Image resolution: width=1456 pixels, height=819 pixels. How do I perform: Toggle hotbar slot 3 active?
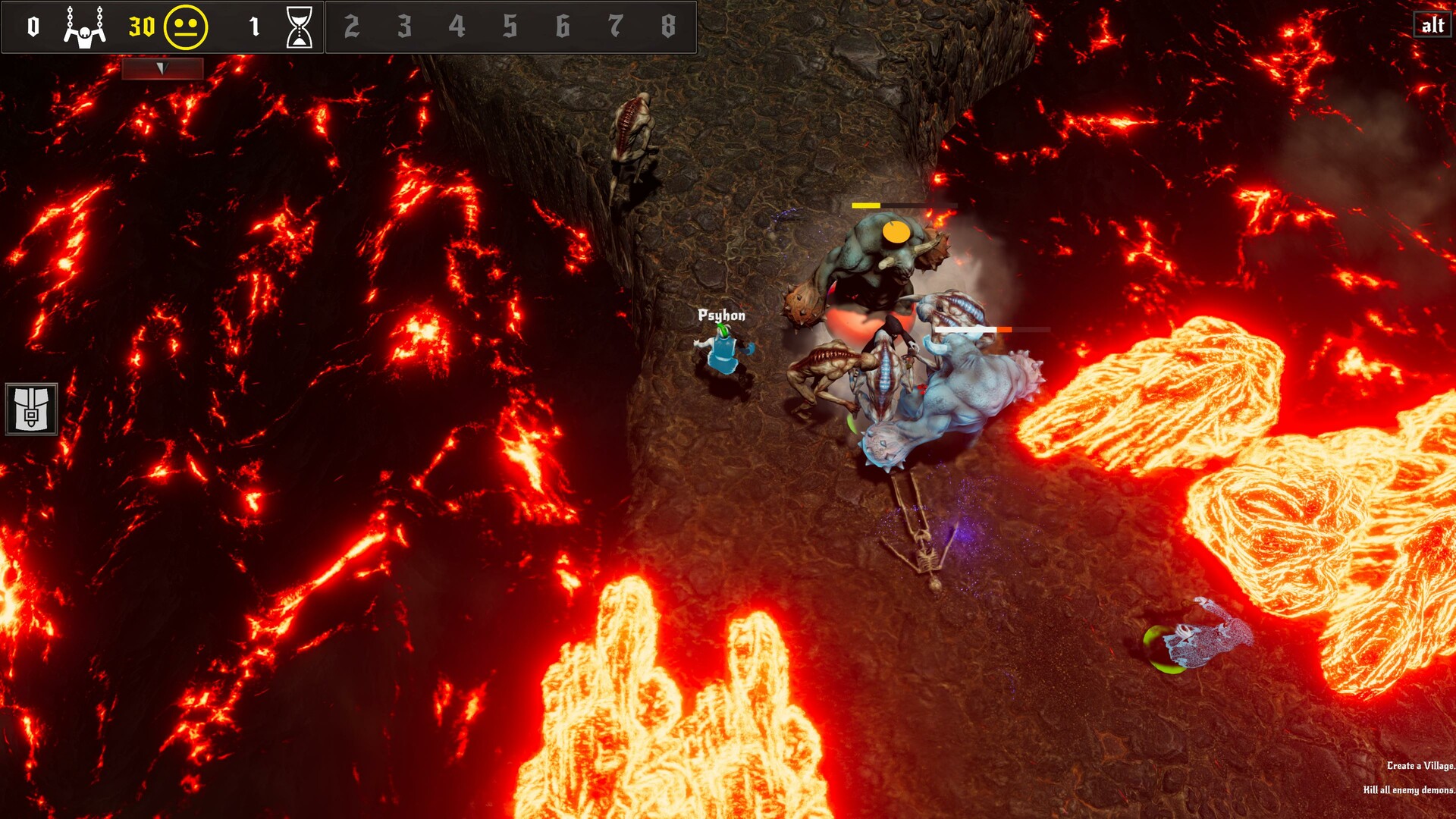[x=403, y=24]
